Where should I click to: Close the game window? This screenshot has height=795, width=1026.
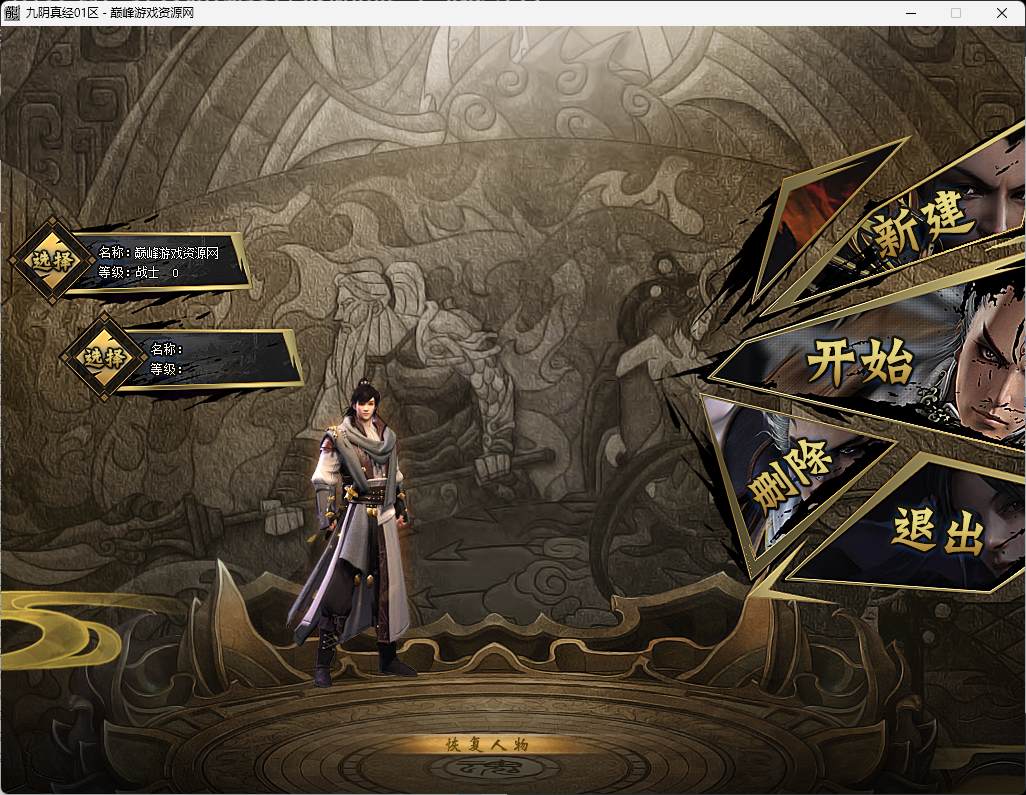pyautogui.click(x=1002, y=13)
